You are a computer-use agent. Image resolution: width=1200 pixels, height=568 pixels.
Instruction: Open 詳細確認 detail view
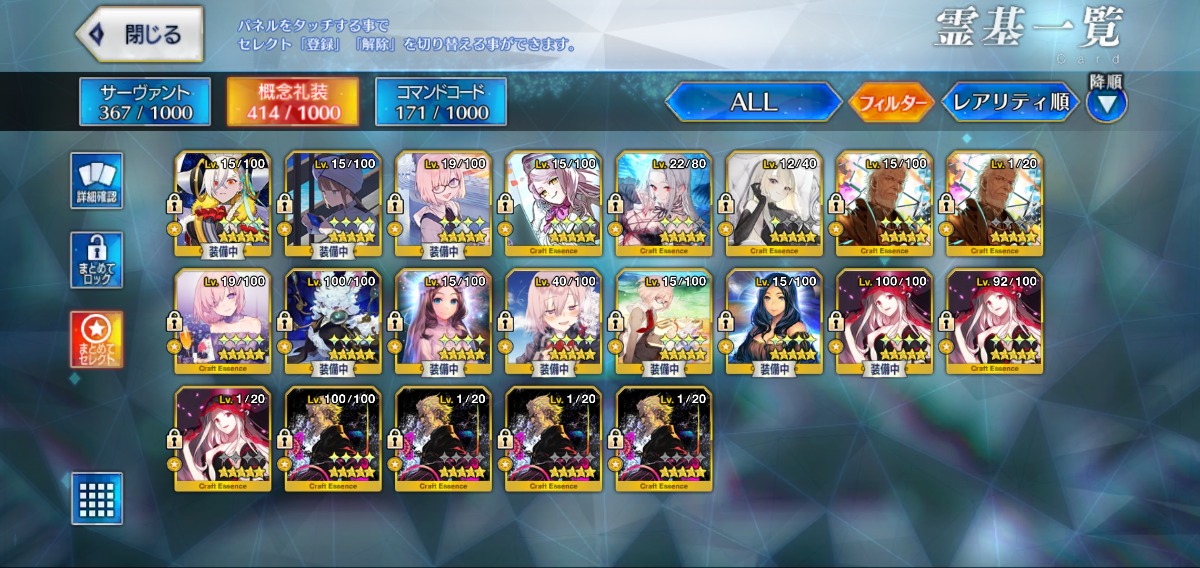click(97, 182)
